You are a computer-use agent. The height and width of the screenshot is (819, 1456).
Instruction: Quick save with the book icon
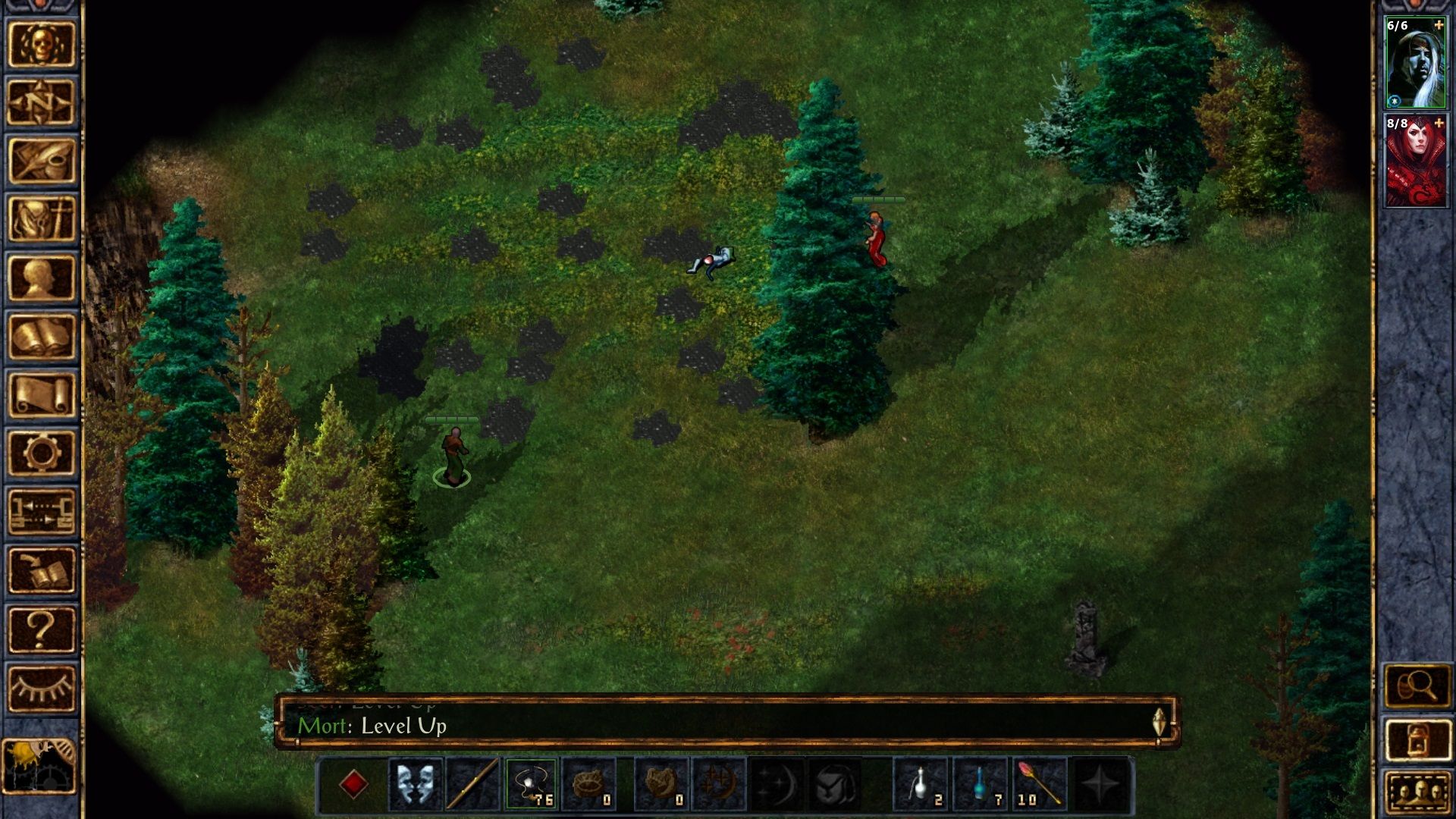(x=41, y=570)
